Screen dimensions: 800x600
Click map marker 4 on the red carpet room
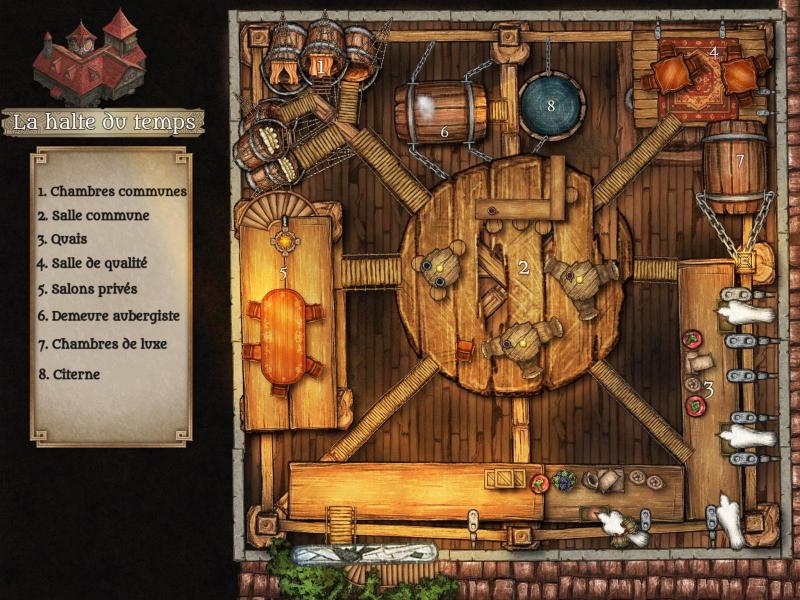point(713,51)
